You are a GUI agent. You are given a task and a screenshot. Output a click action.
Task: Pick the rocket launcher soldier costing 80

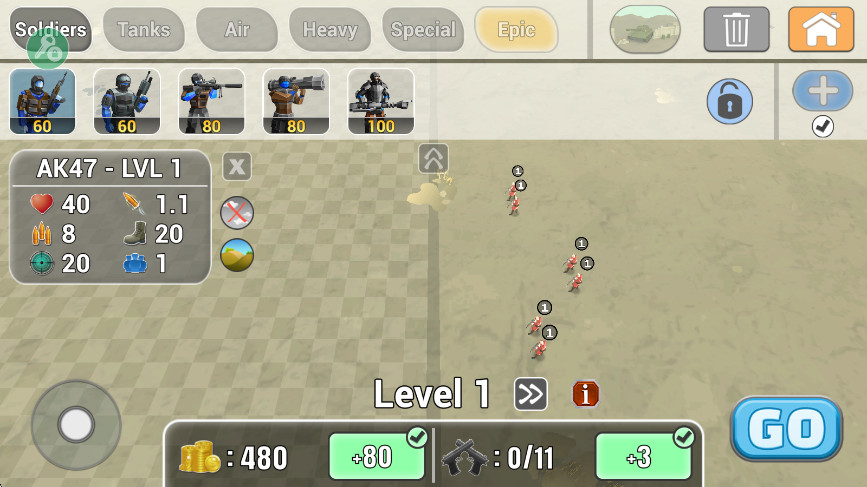pos(296,101)
